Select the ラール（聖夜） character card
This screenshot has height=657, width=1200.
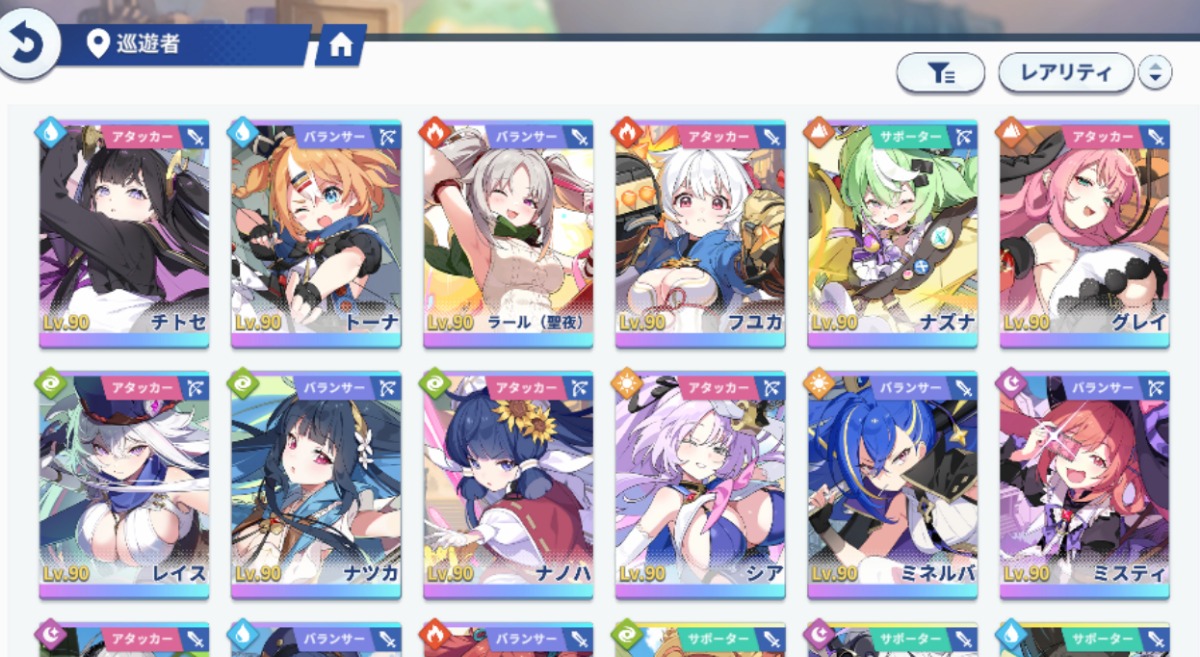[x=508, y=235]
